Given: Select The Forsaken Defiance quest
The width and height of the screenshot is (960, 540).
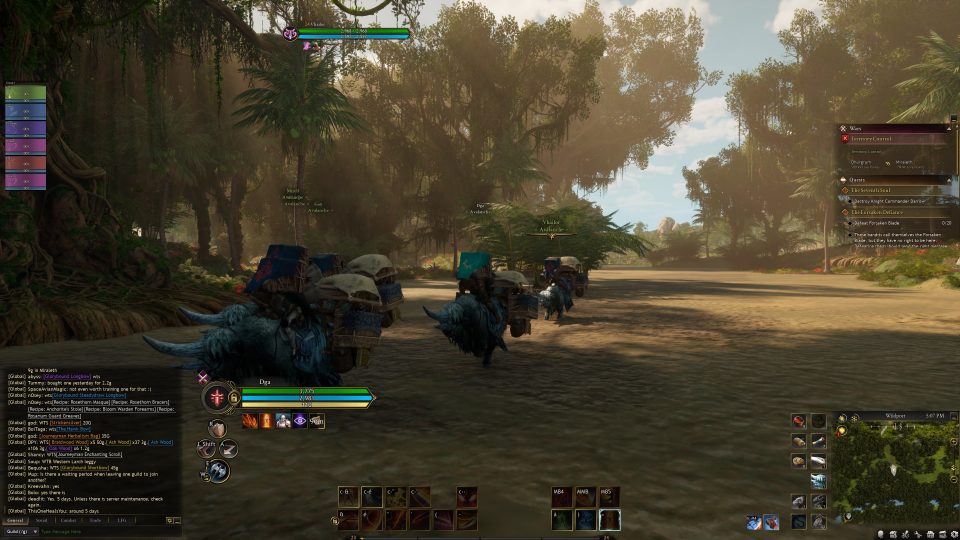Looking at the screenshot, I should click(x=884, y=212).
